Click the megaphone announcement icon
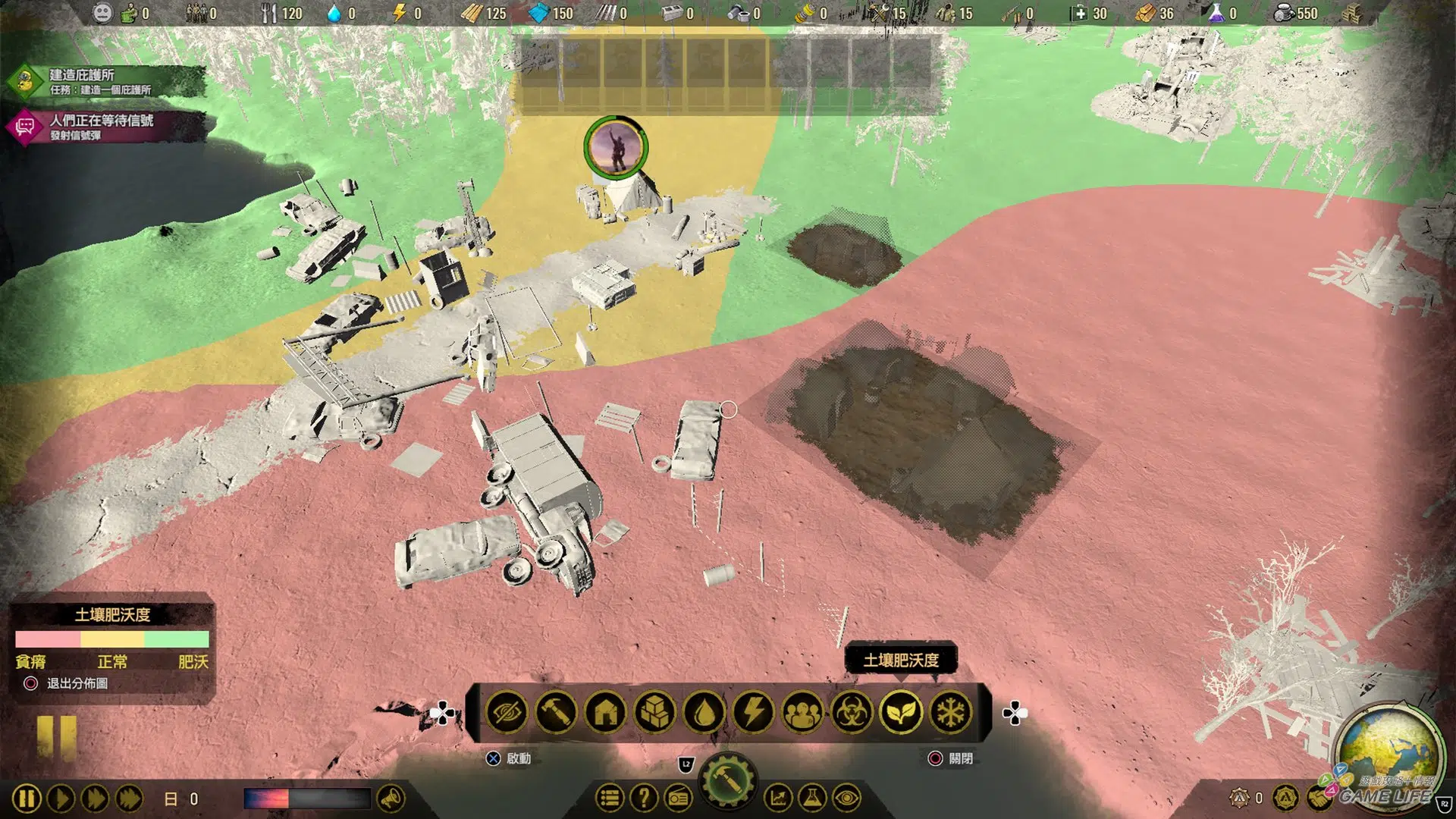The image size is (1456, 819). (391, 799)
